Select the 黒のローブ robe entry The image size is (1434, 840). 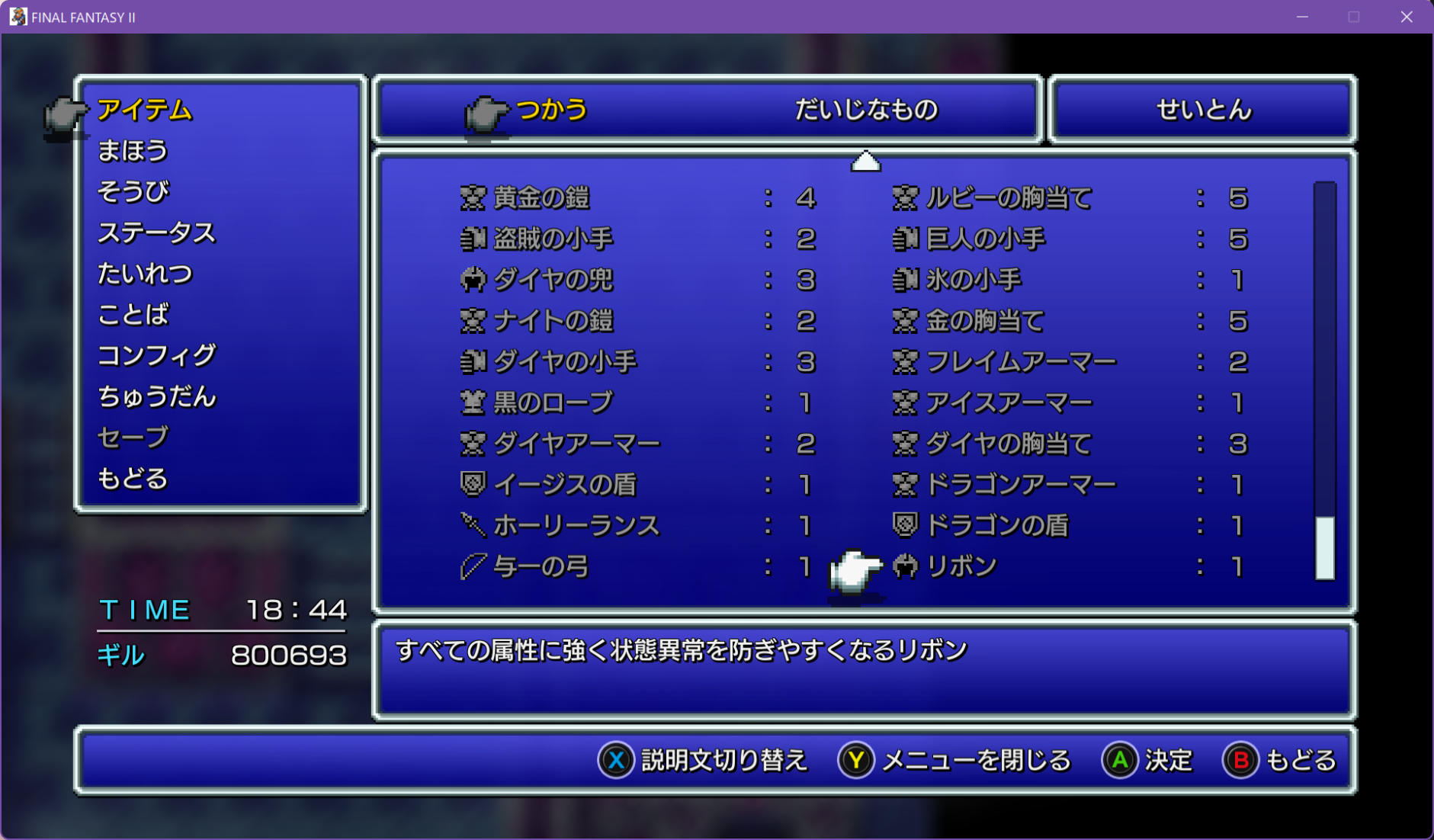553,402
